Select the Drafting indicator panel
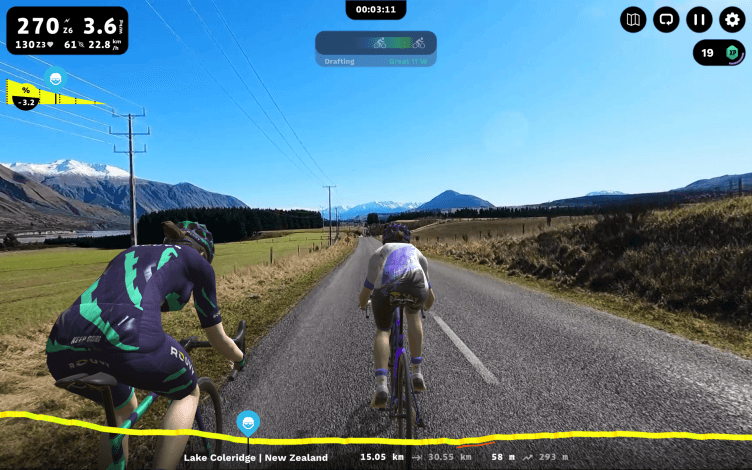The image size is (752, 470). click(376, 49)
